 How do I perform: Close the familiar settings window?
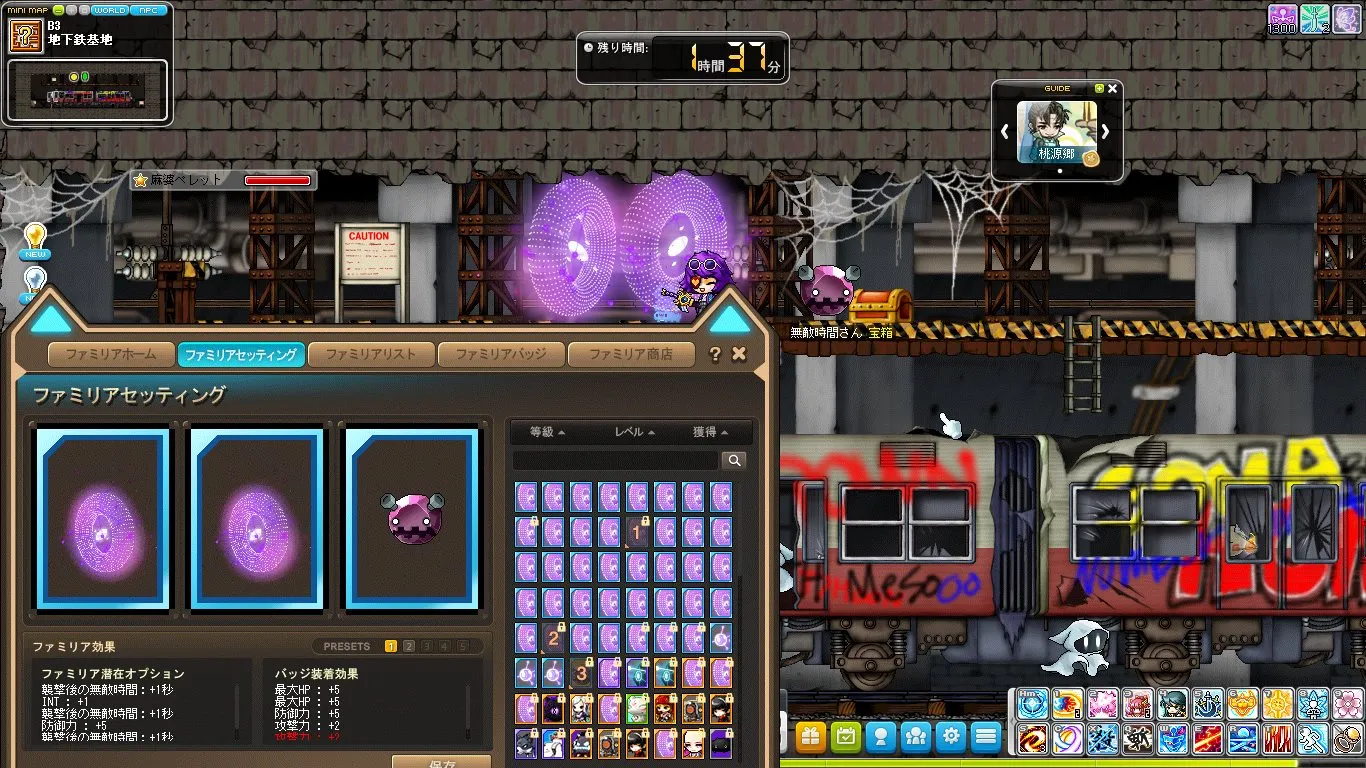pyautogui.click(x=739, y=354)
